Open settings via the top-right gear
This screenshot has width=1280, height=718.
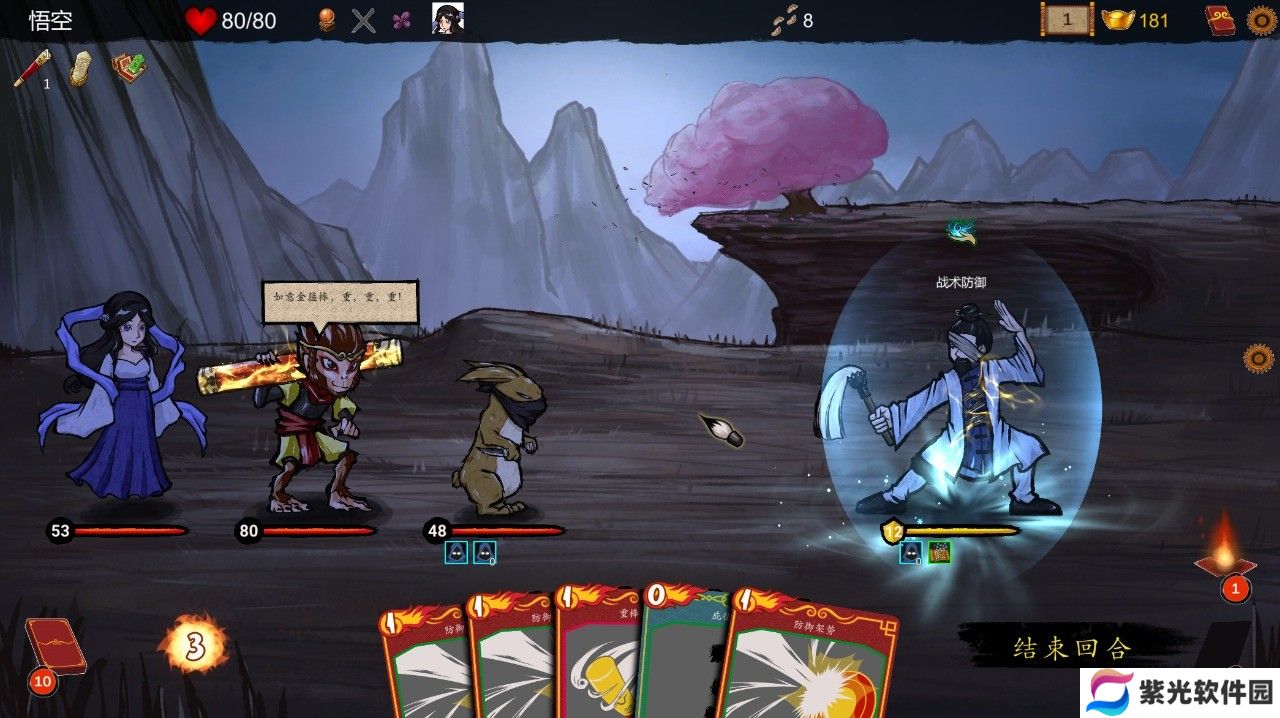click(1262, 20)
